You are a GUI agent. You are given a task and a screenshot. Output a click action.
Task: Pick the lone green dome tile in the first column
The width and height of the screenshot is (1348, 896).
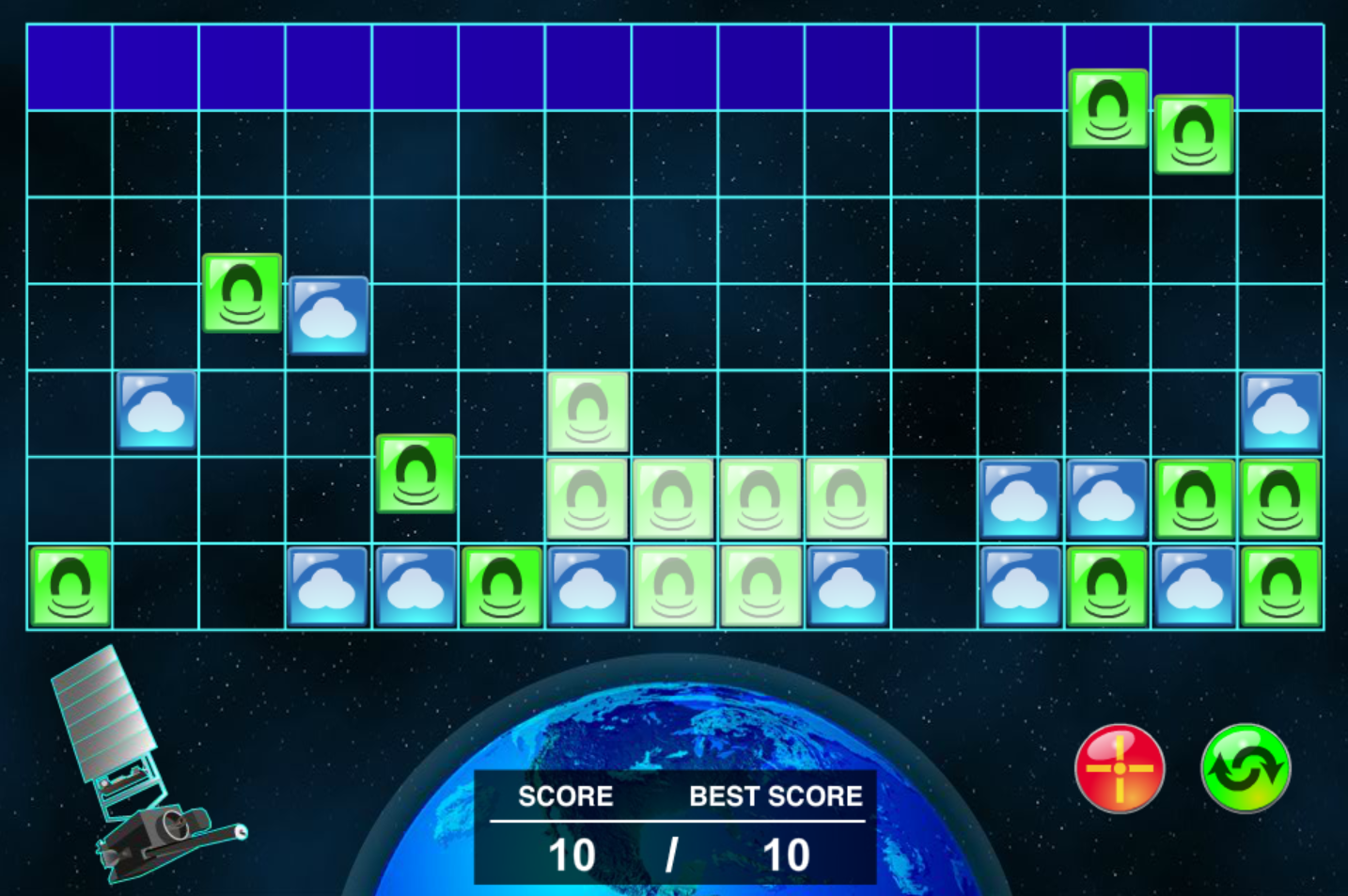(71, 586)
